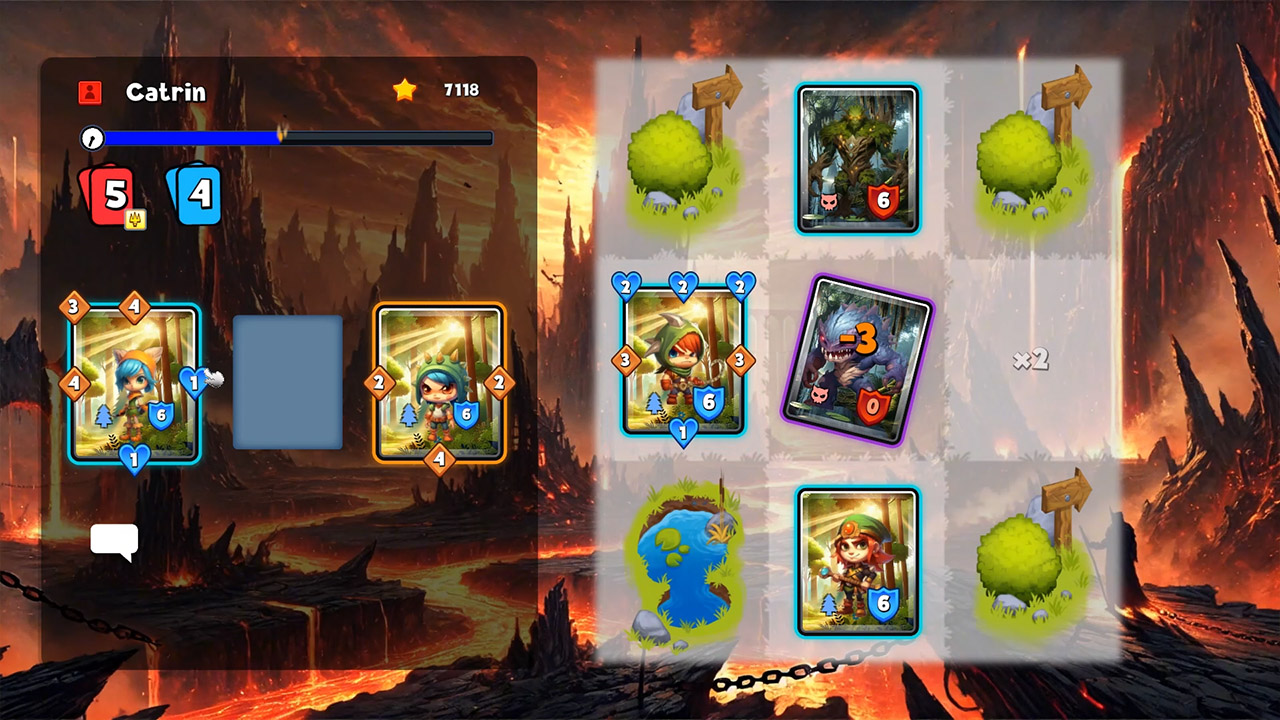Click the star icon beside the 7118 score

tap(404, 89)
